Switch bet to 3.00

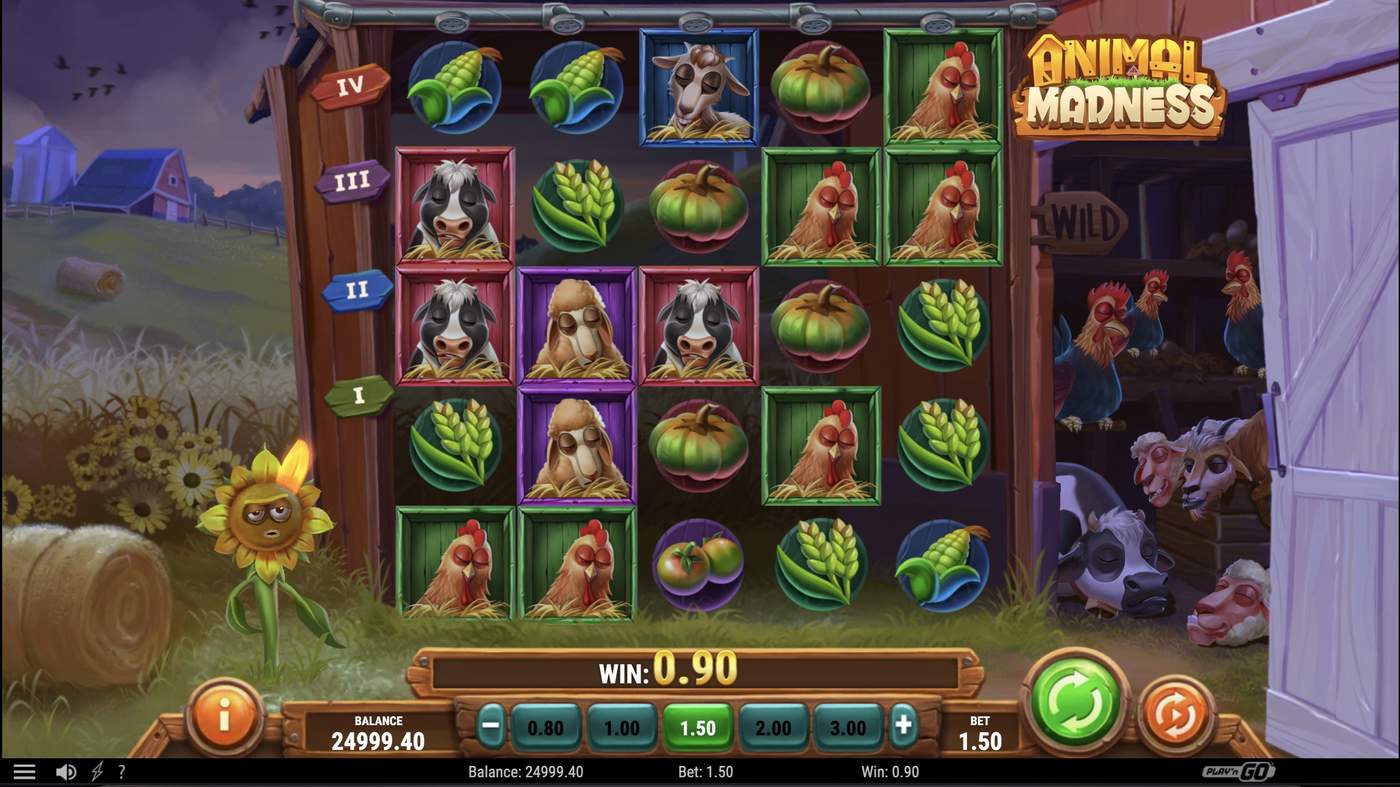848,728
